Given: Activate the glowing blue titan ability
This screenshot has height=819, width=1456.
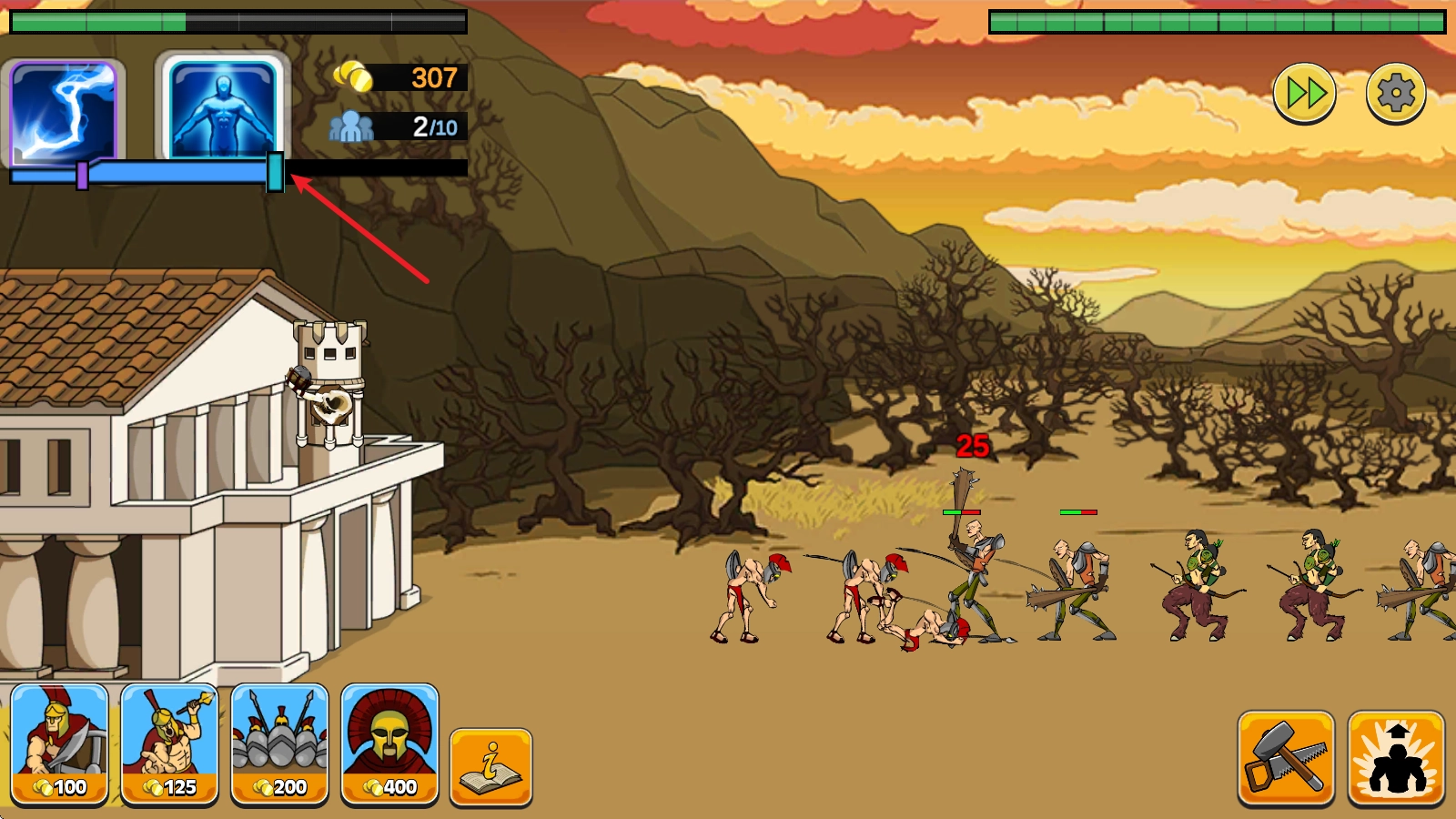Looking at the screenshot, I should (x=223, y=107).
